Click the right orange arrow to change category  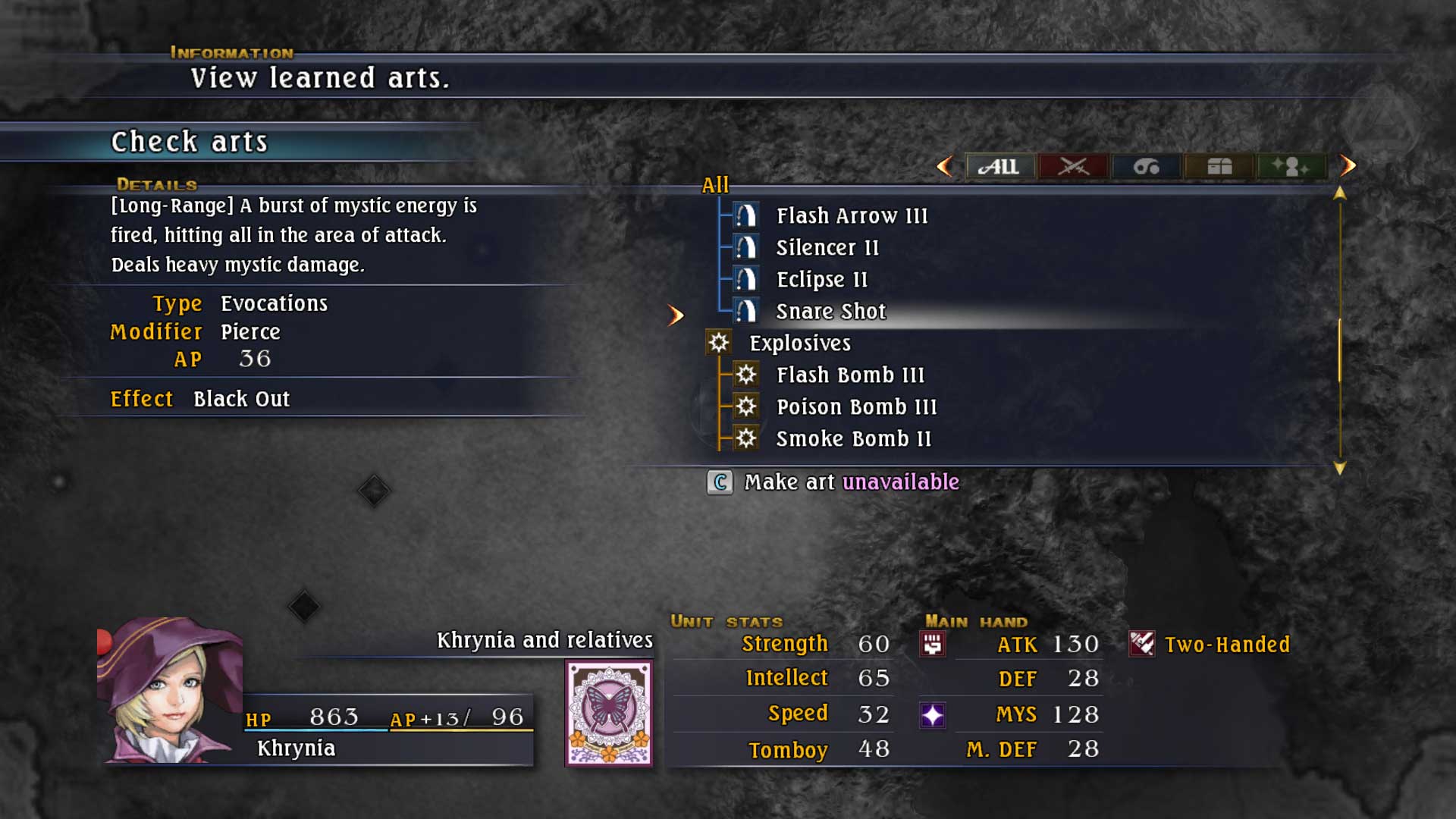1349,167
